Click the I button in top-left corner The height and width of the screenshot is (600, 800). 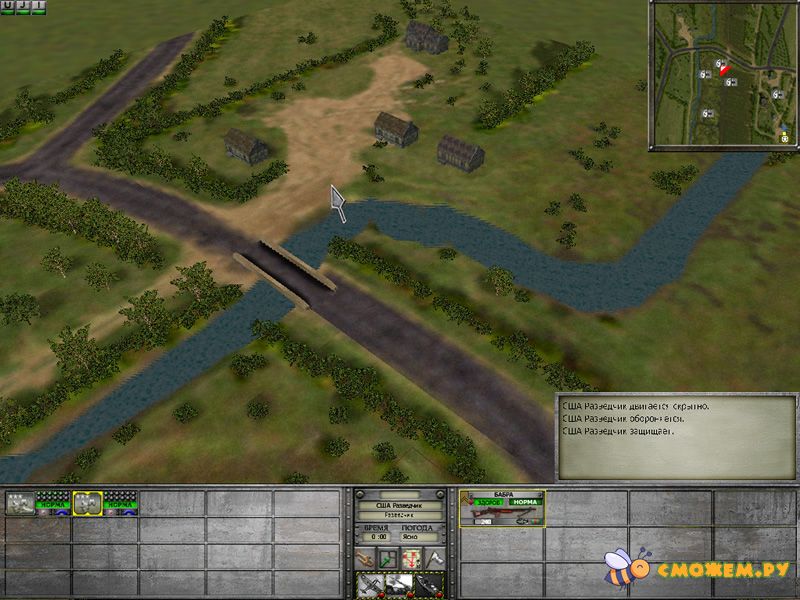click(38, 7)
